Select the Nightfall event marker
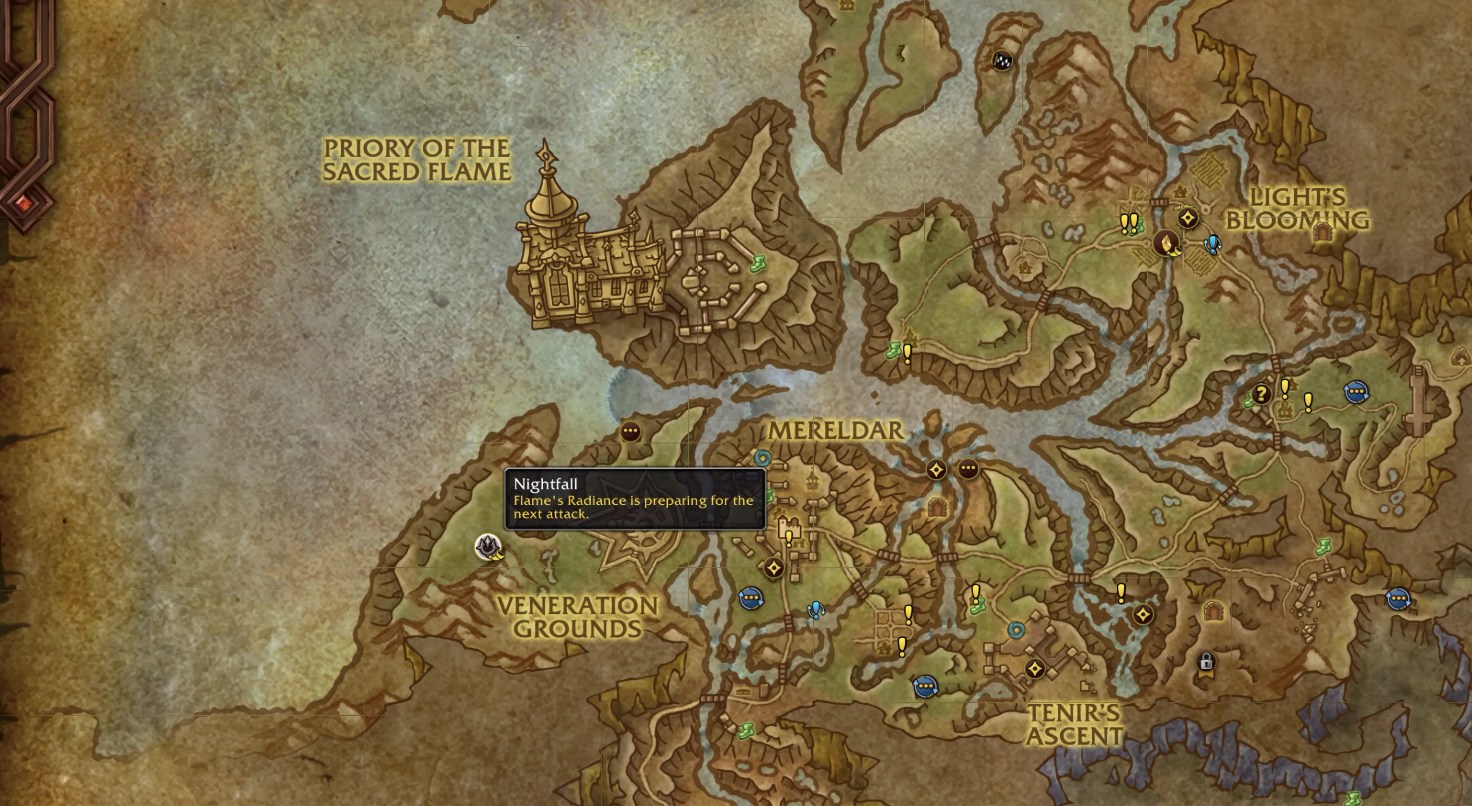1472x806 pixels. 488,546
